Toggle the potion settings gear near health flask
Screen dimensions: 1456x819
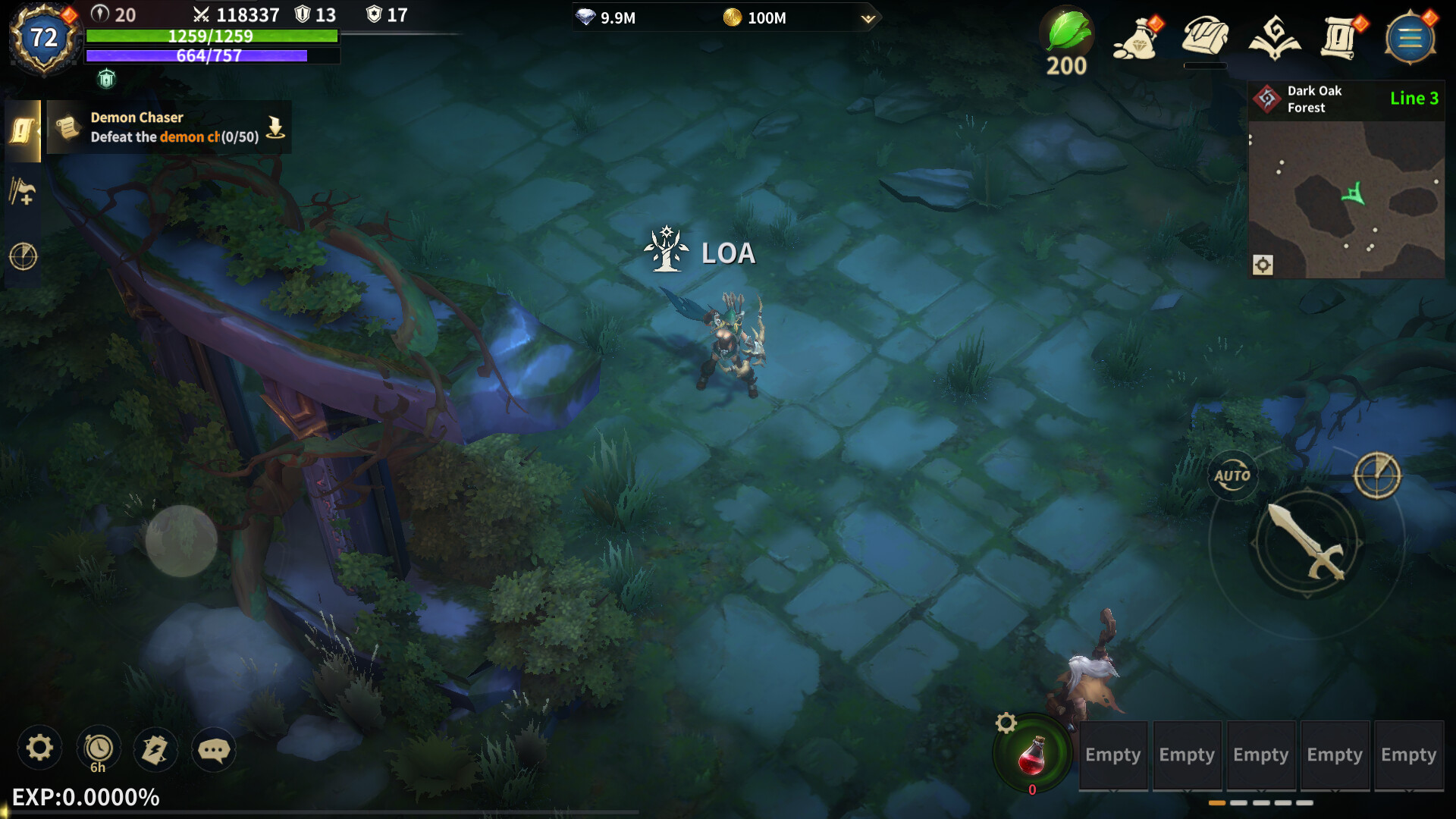coord(1007,724)
